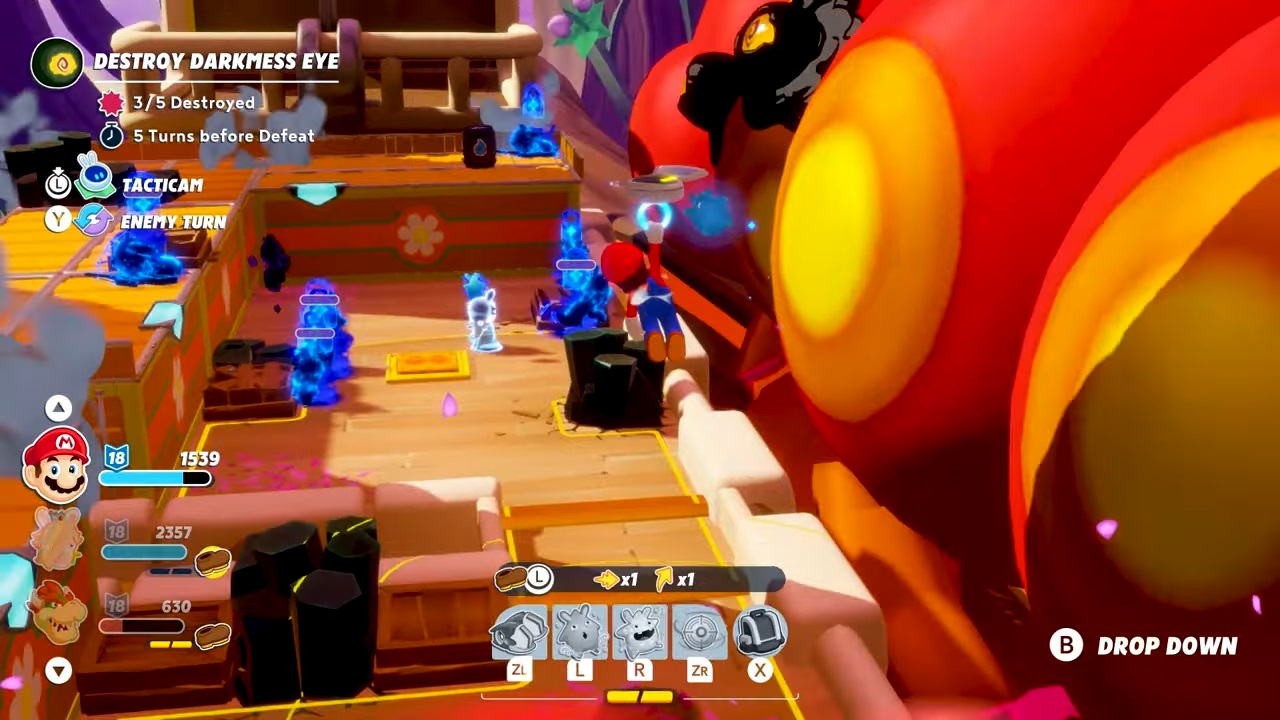This screenshot has width=1280, height=720.
Task: Open the item backpack slot (X)
Action: [x=759, y=630]
